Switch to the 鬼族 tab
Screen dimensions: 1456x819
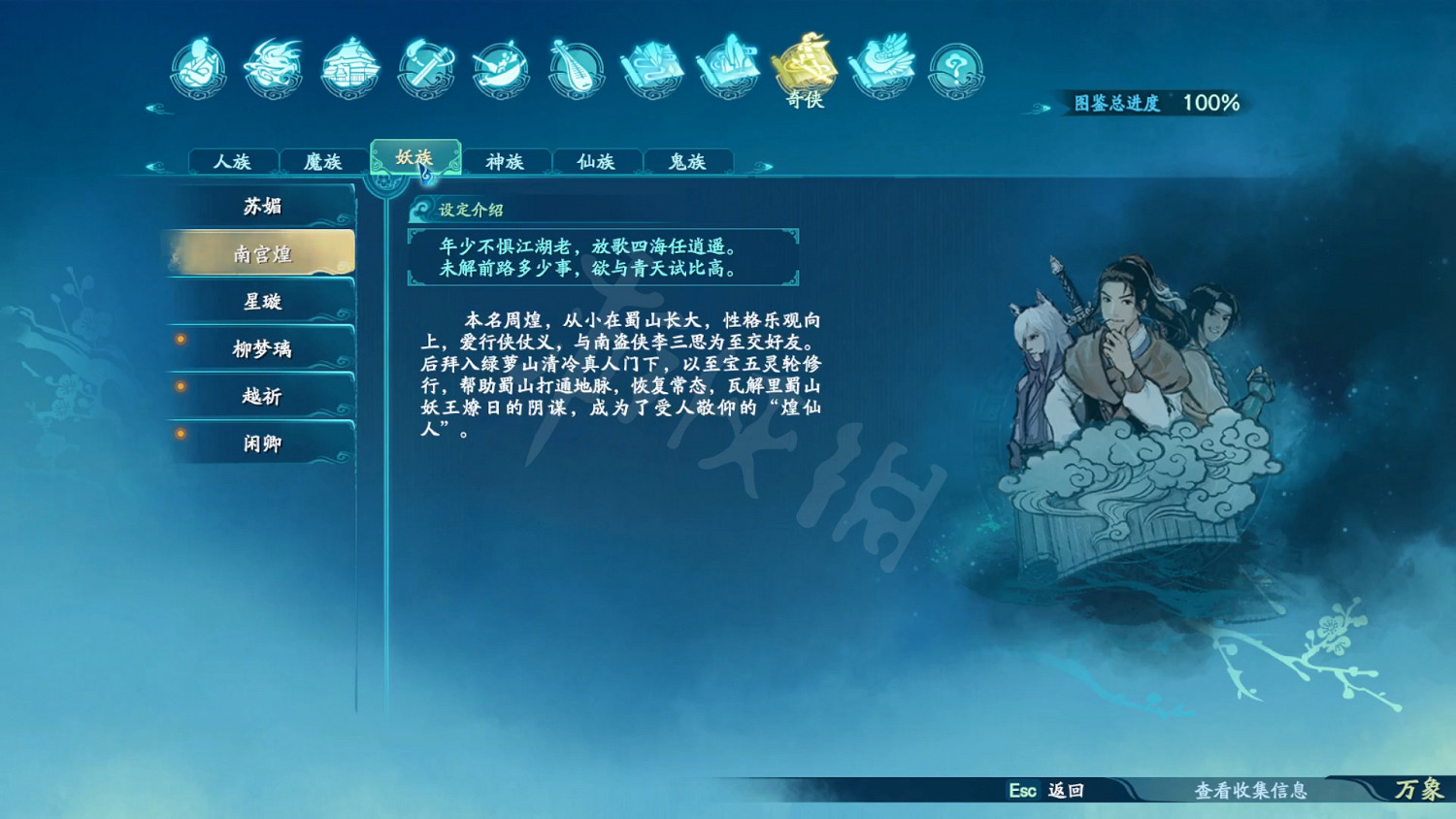coord(687,161)
